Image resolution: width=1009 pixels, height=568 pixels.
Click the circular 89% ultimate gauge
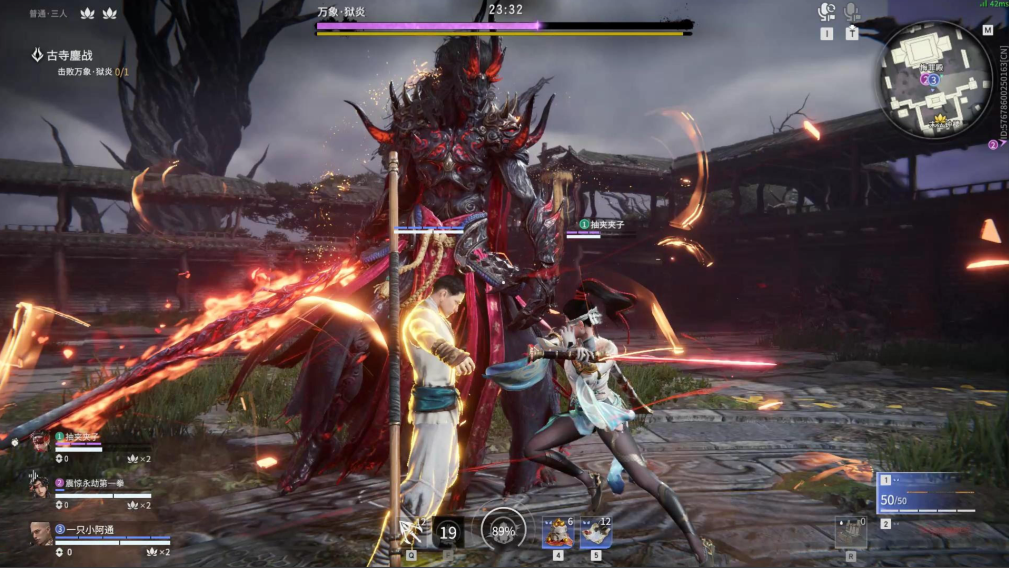pyautogui.click(x=502, y=530)
